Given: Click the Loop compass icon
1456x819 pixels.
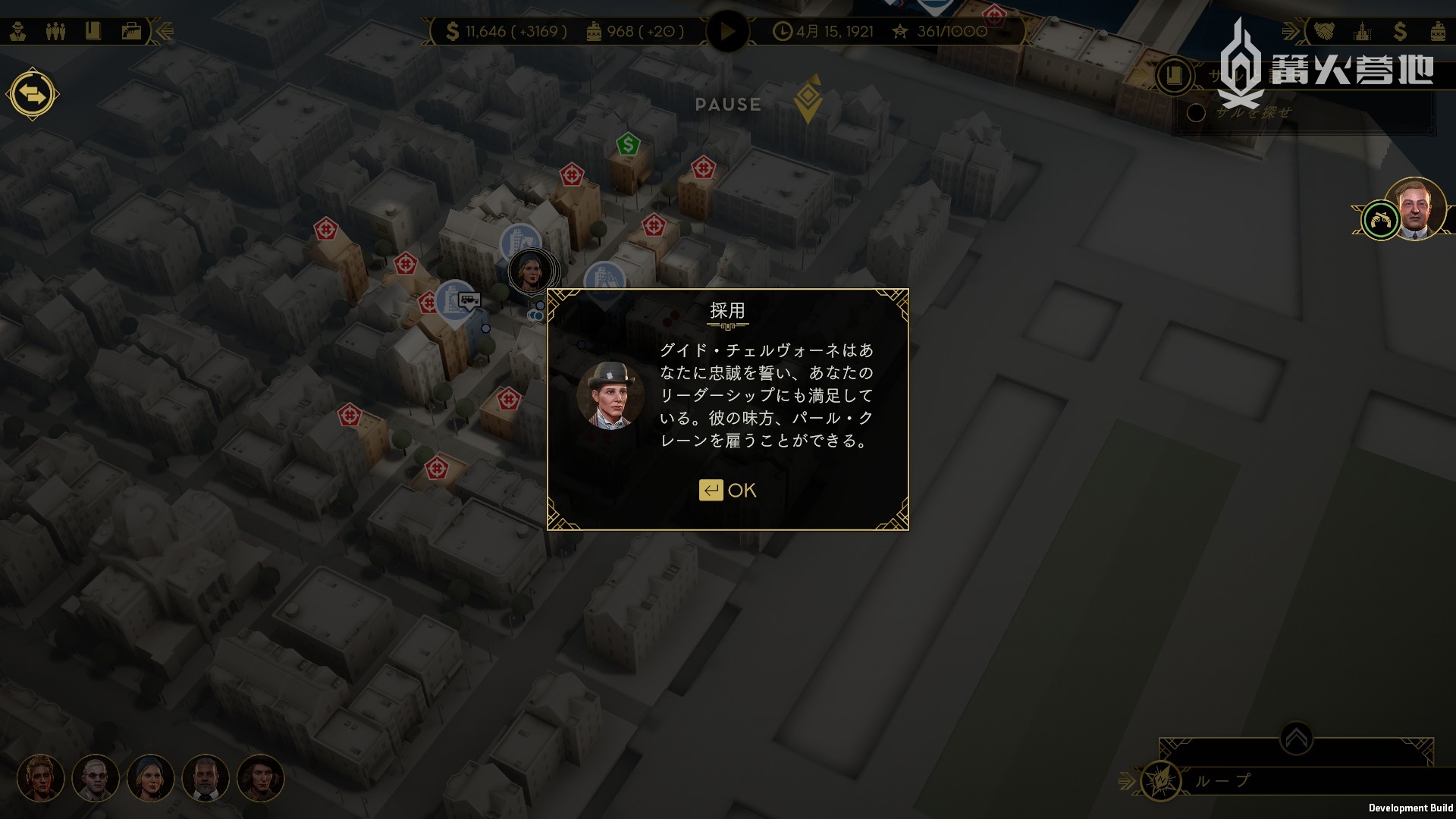Looking at the screenshot, I should point(1160,780).
